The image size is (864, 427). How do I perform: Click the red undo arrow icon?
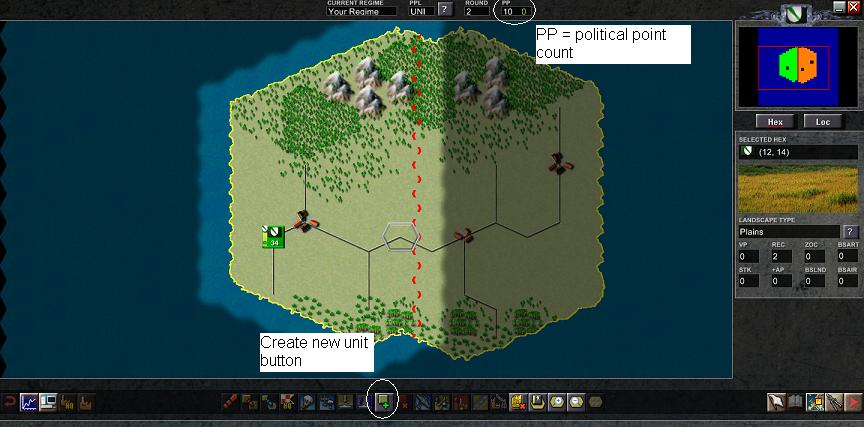pyautogui.click(x=9, y=402)
